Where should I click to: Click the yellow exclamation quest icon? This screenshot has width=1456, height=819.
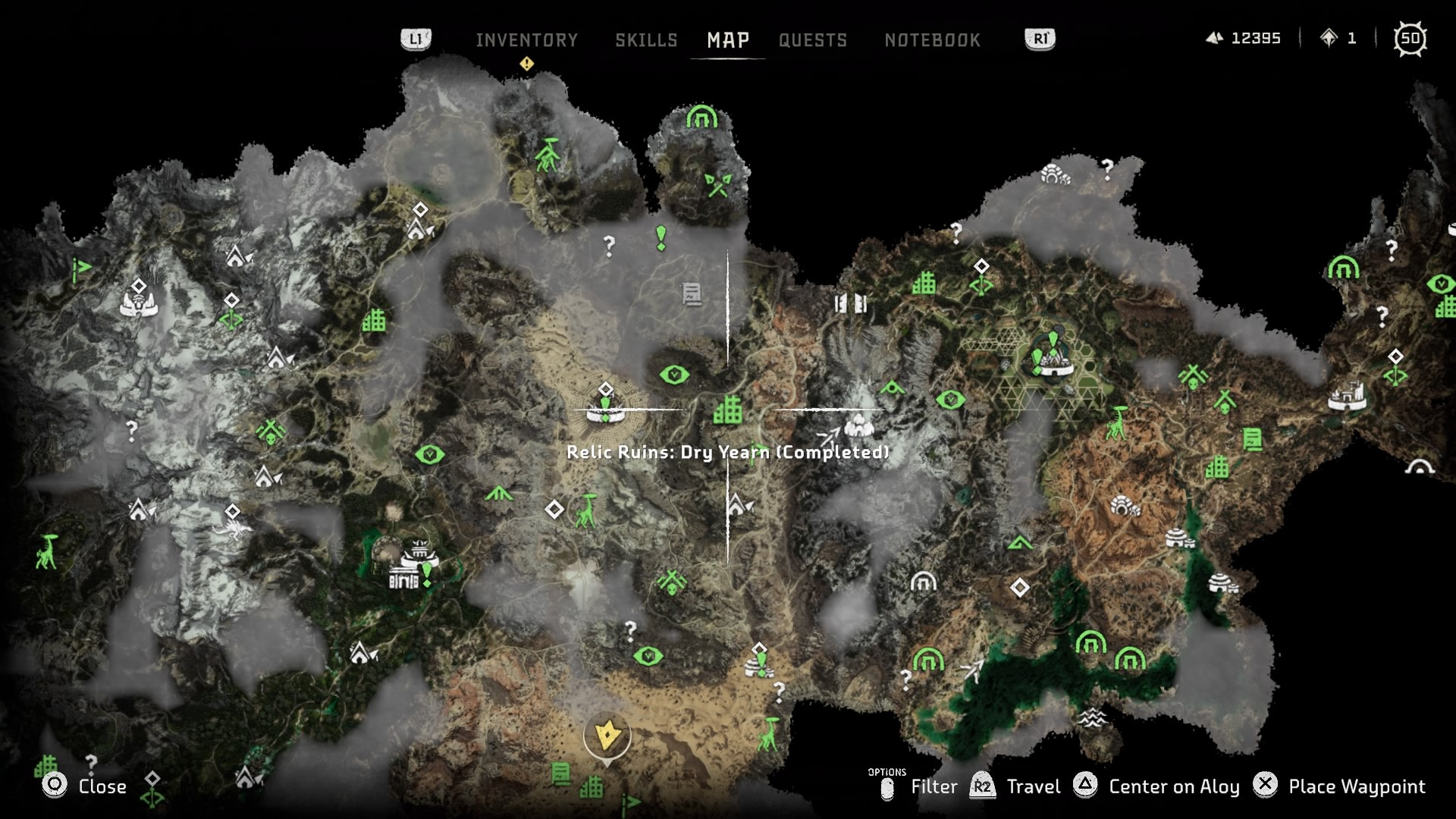(x=528, y=64)
